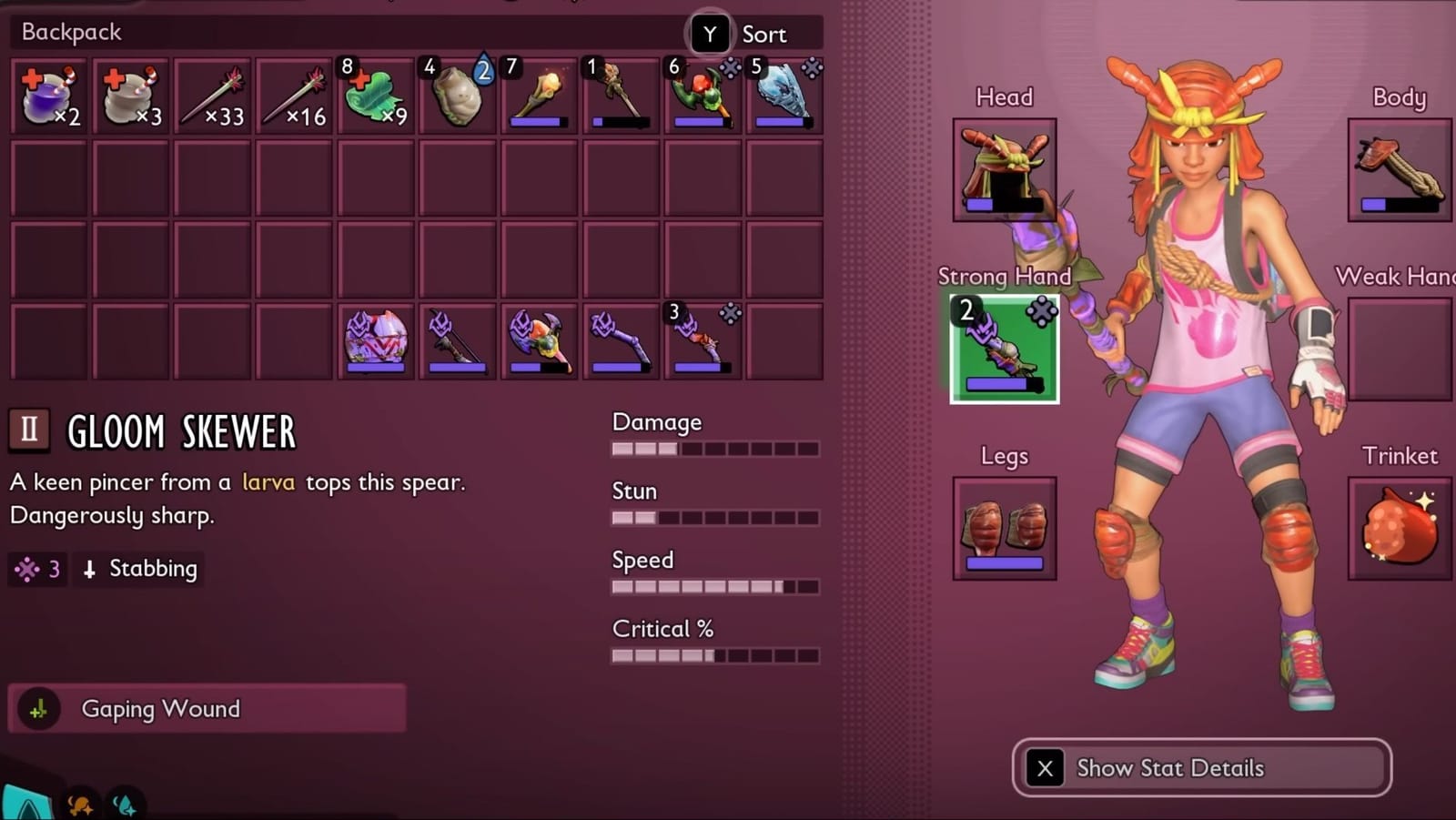Select the patterned egg item in the bottom row

(x=376, y=340)
